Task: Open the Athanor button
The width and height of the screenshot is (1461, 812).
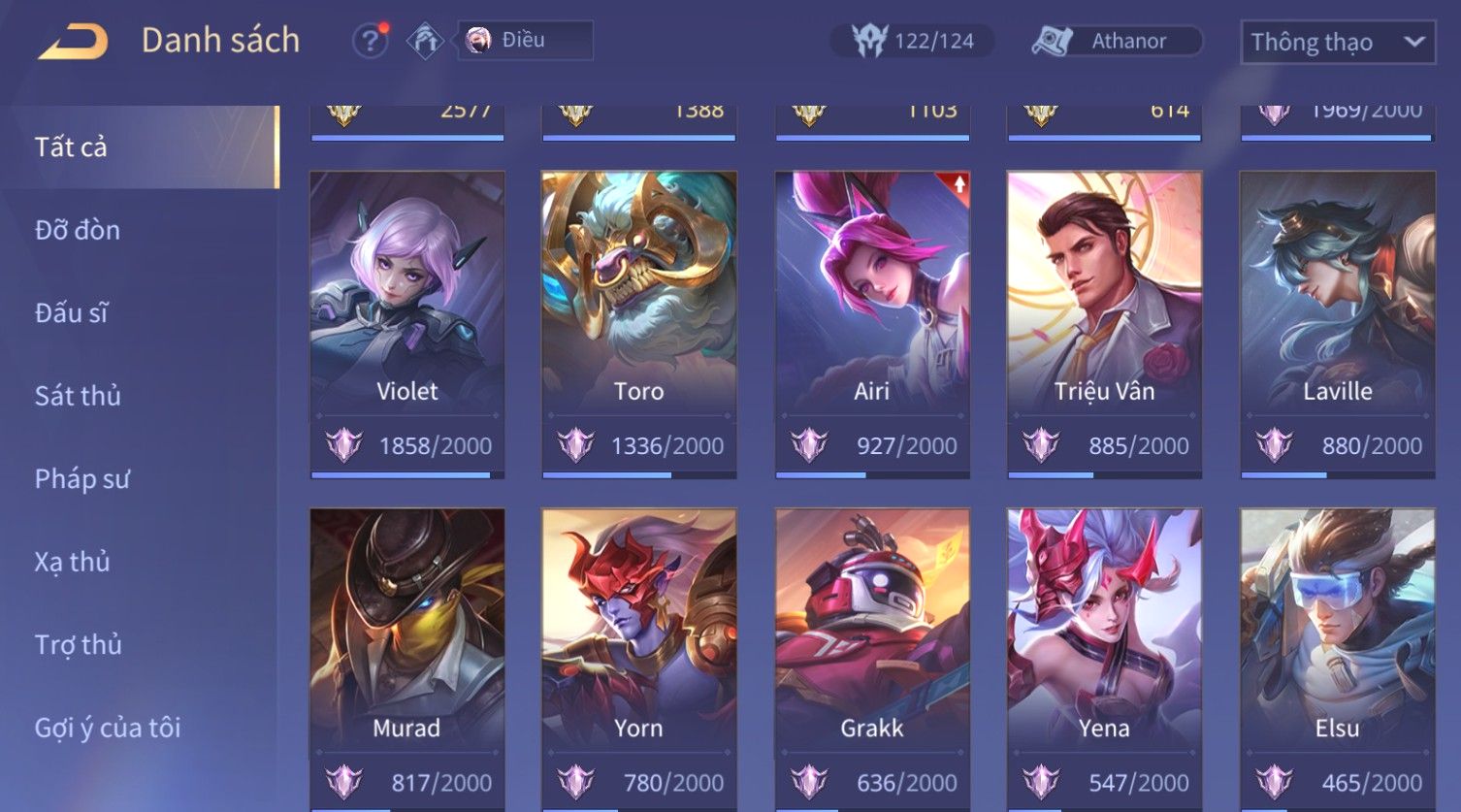Action: (1116, 41)
